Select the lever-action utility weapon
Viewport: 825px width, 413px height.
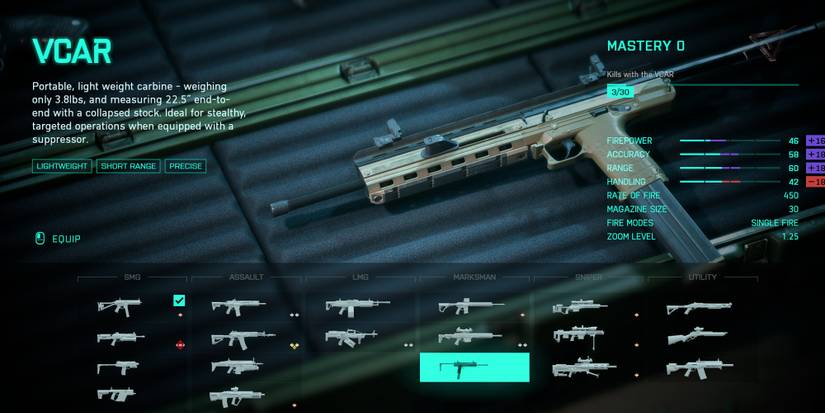point(697,338)
